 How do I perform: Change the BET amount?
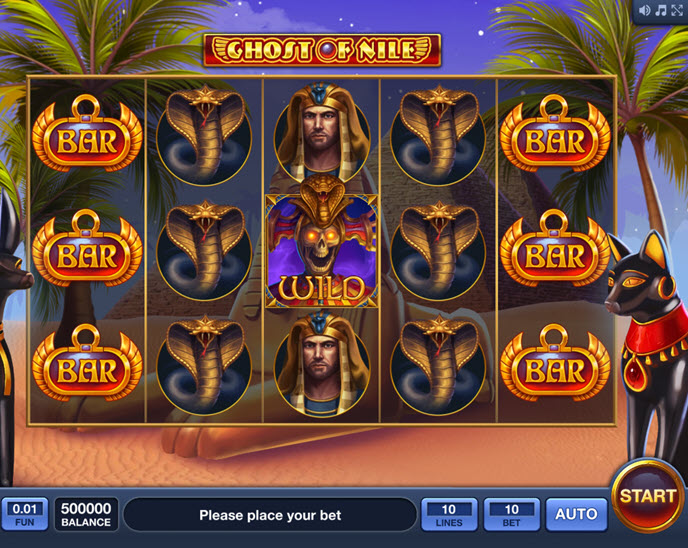pyautogui.click(x=512, y=514)
